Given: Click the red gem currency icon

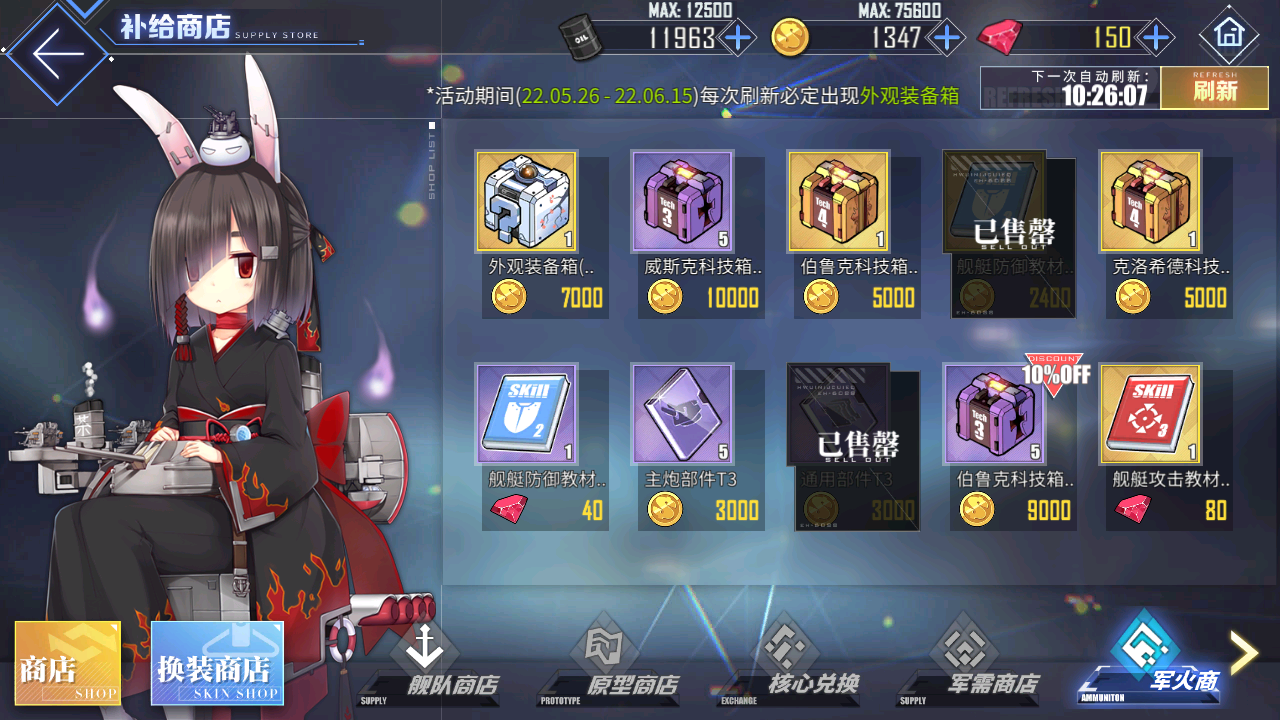Looking at the screenshot, I should click(x=1000, y=35).
